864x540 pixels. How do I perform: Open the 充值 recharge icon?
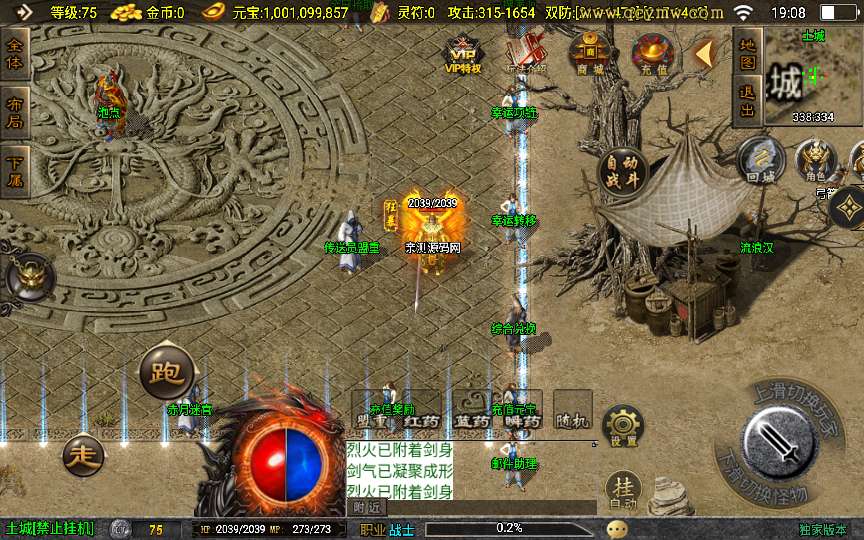point(656,53)
